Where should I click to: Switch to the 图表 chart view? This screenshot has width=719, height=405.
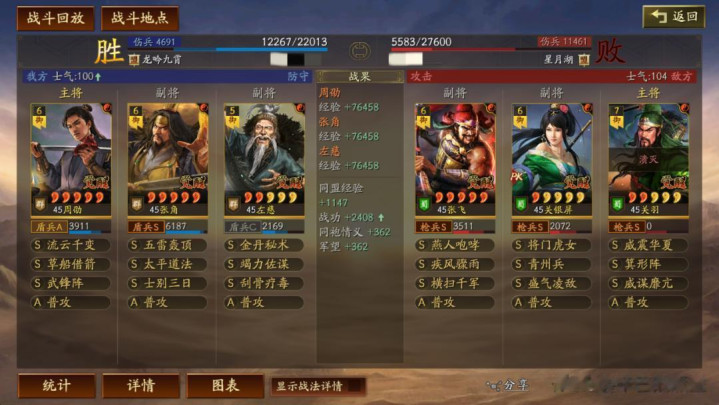pyautogui.click(x=225, y=385)
